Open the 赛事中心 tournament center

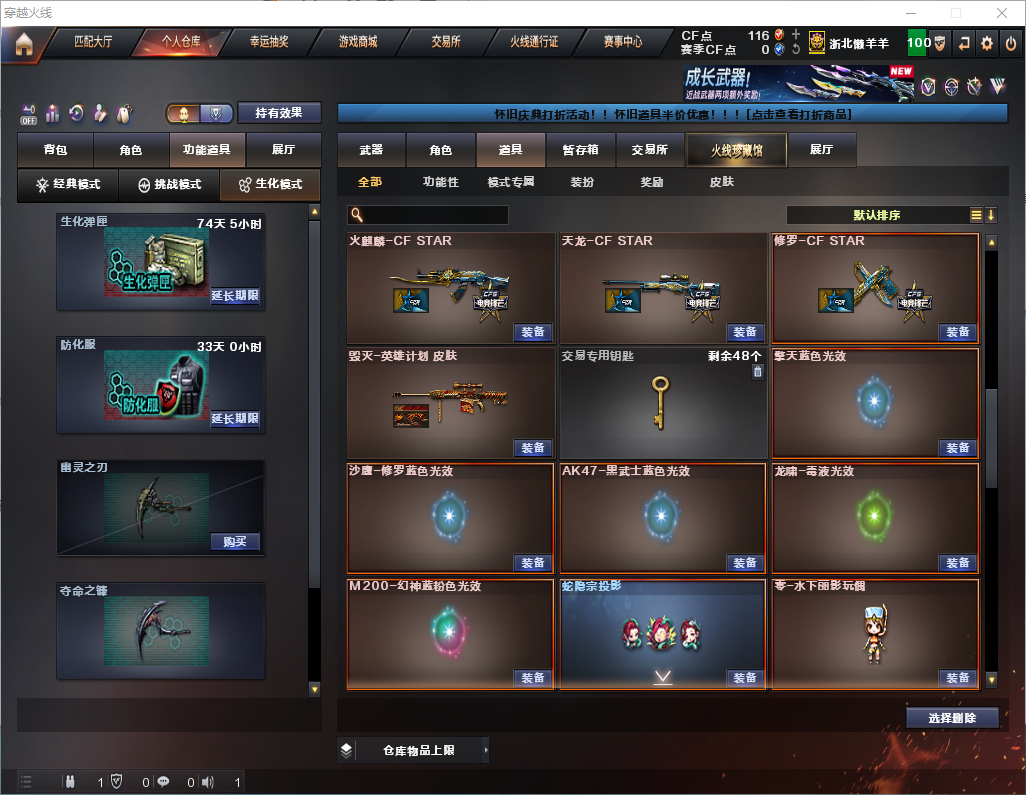622,42
